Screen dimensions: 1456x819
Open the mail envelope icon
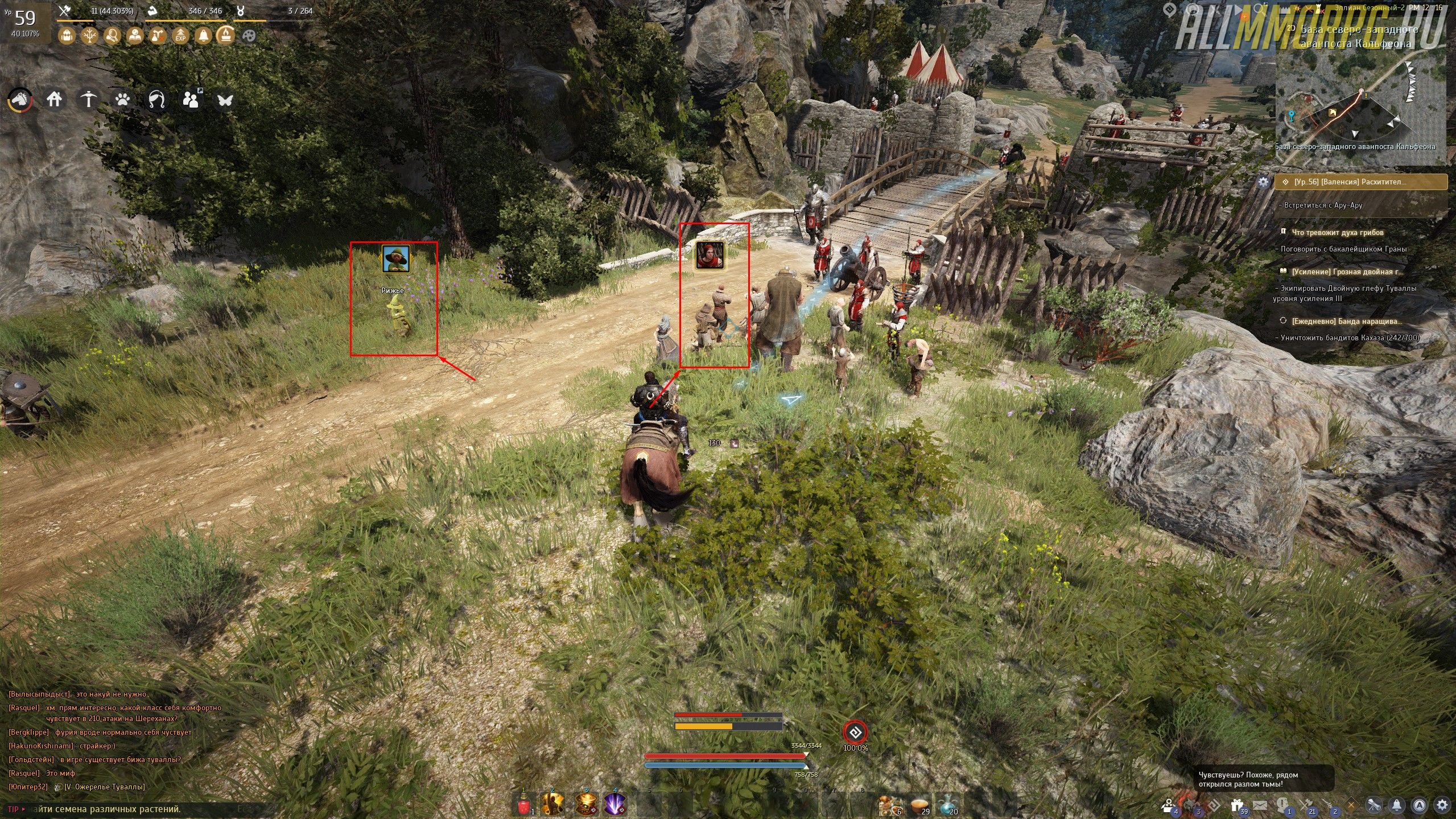[1260, 805]
